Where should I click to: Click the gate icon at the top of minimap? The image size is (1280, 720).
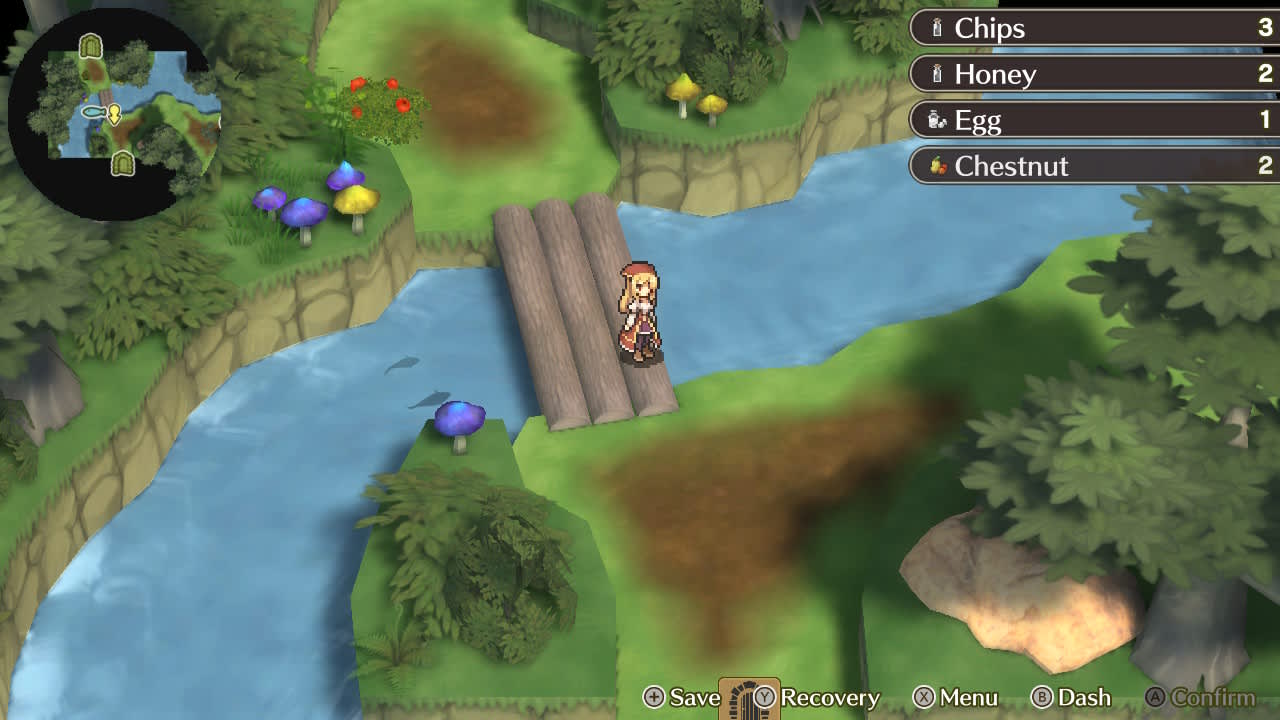click(89, 45)
